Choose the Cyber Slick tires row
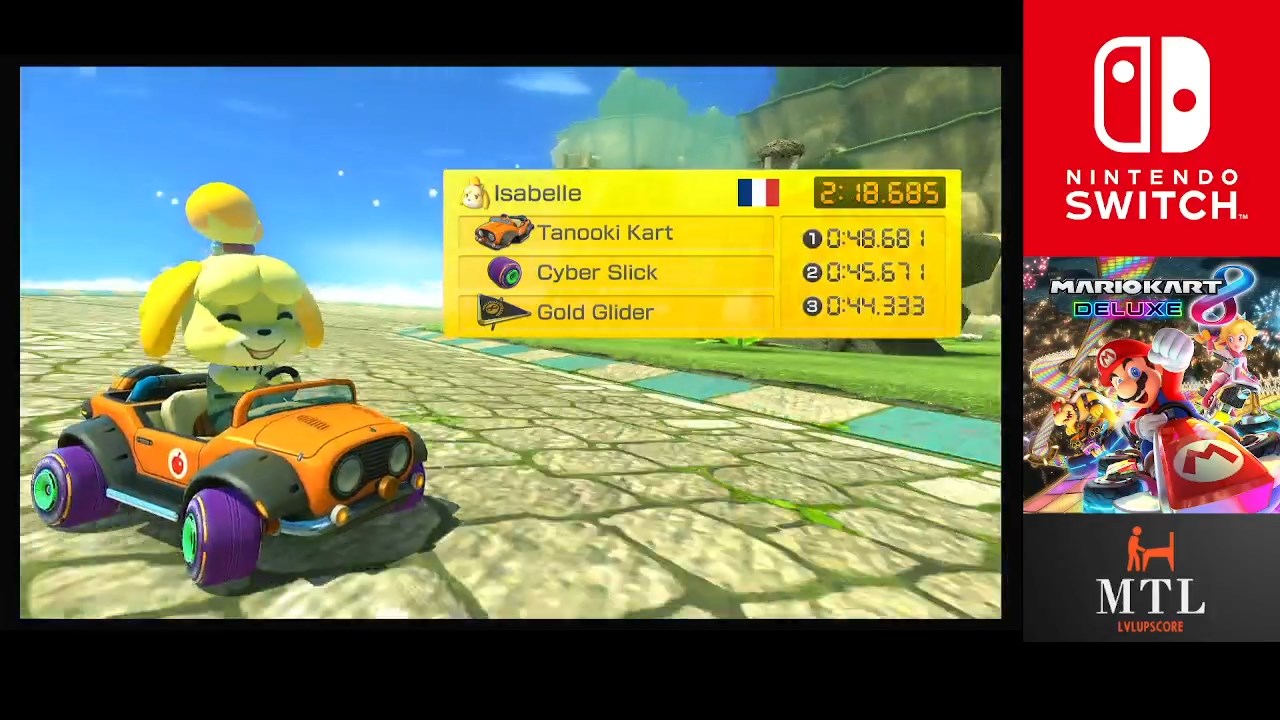1280x720 pixels. tap(615, 273)
